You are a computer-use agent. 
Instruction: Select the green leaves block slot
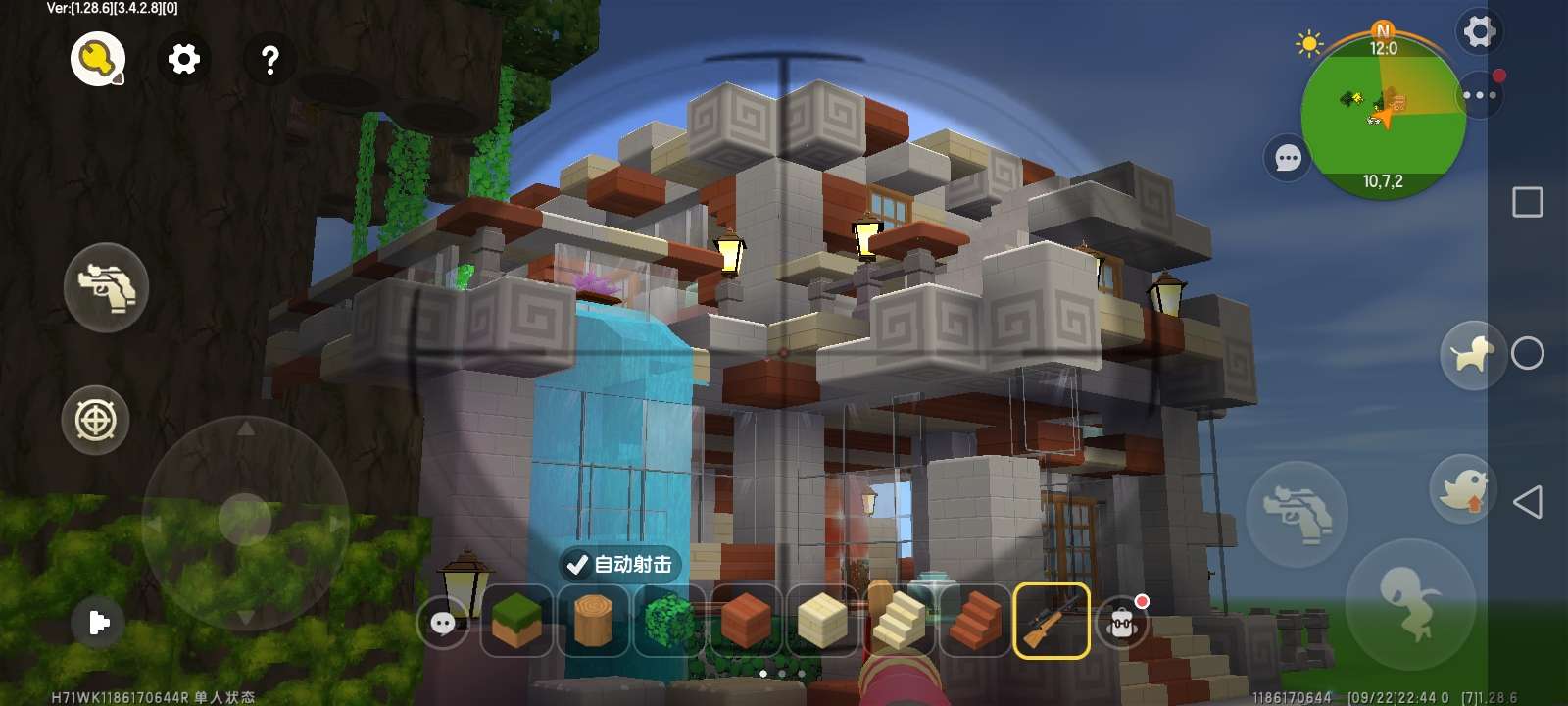[668, 621]
